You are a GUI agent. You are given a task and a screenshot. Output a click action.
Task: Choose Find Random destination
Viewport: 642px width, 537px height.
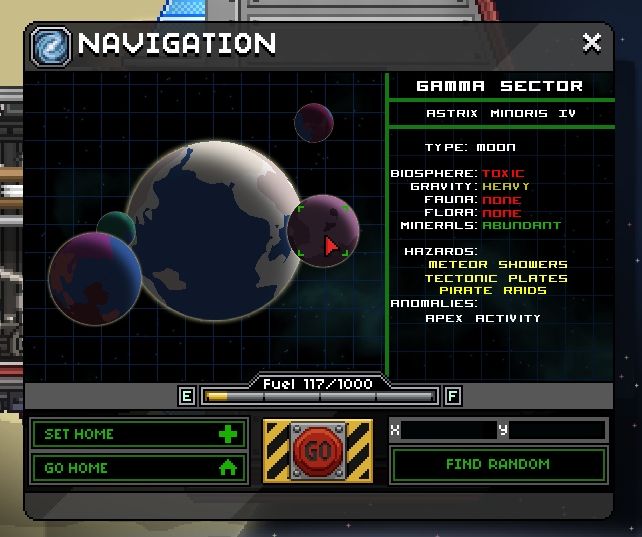498,464
